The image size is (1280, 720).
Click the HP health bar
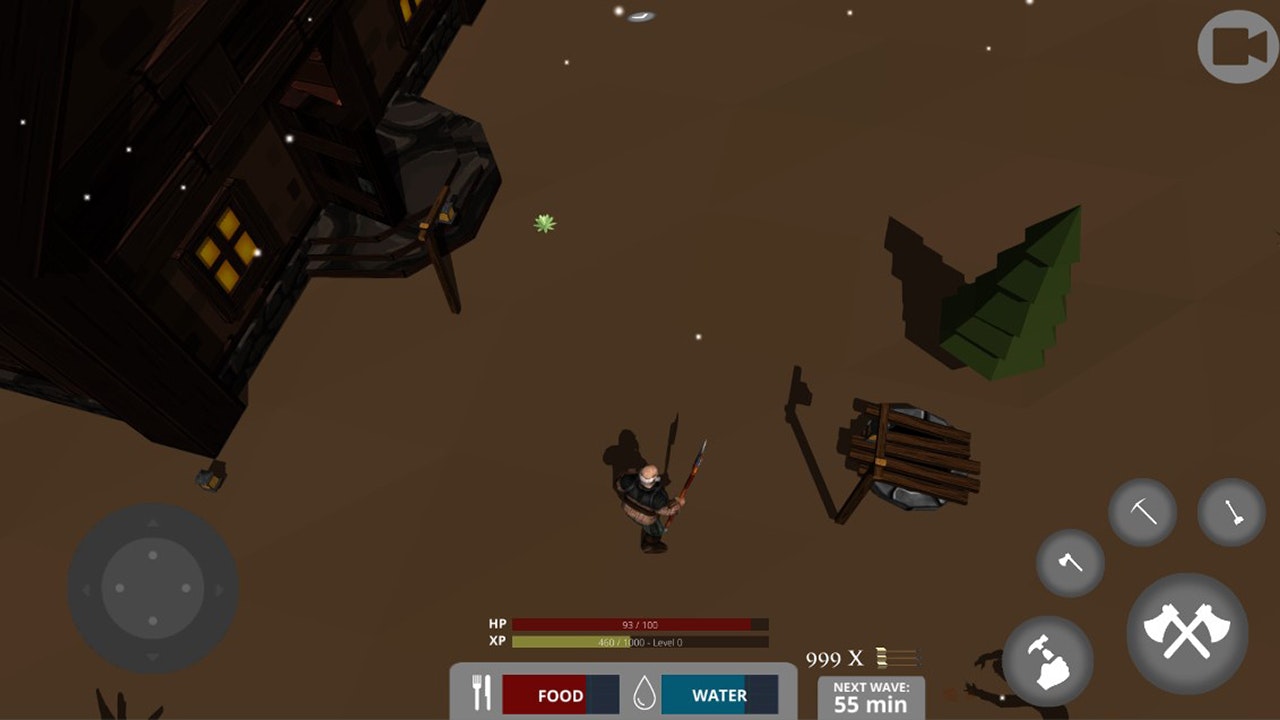point(638,624)
